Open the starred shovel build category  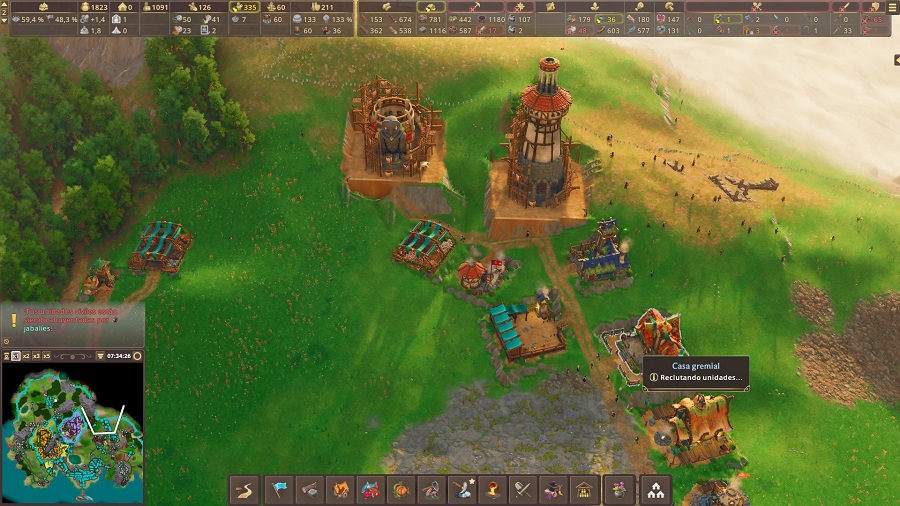point(462,490)
